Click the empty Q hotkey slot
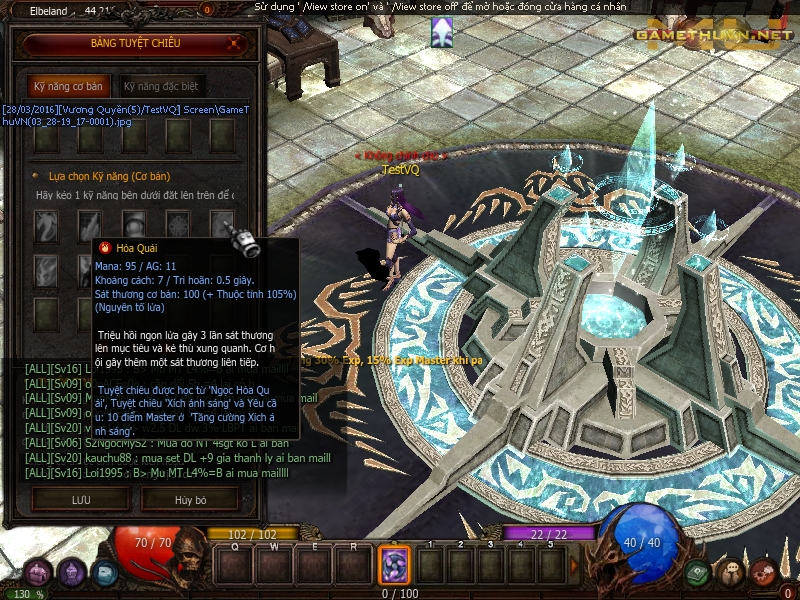This screenshot has width=800, height=600. point(234,565)
